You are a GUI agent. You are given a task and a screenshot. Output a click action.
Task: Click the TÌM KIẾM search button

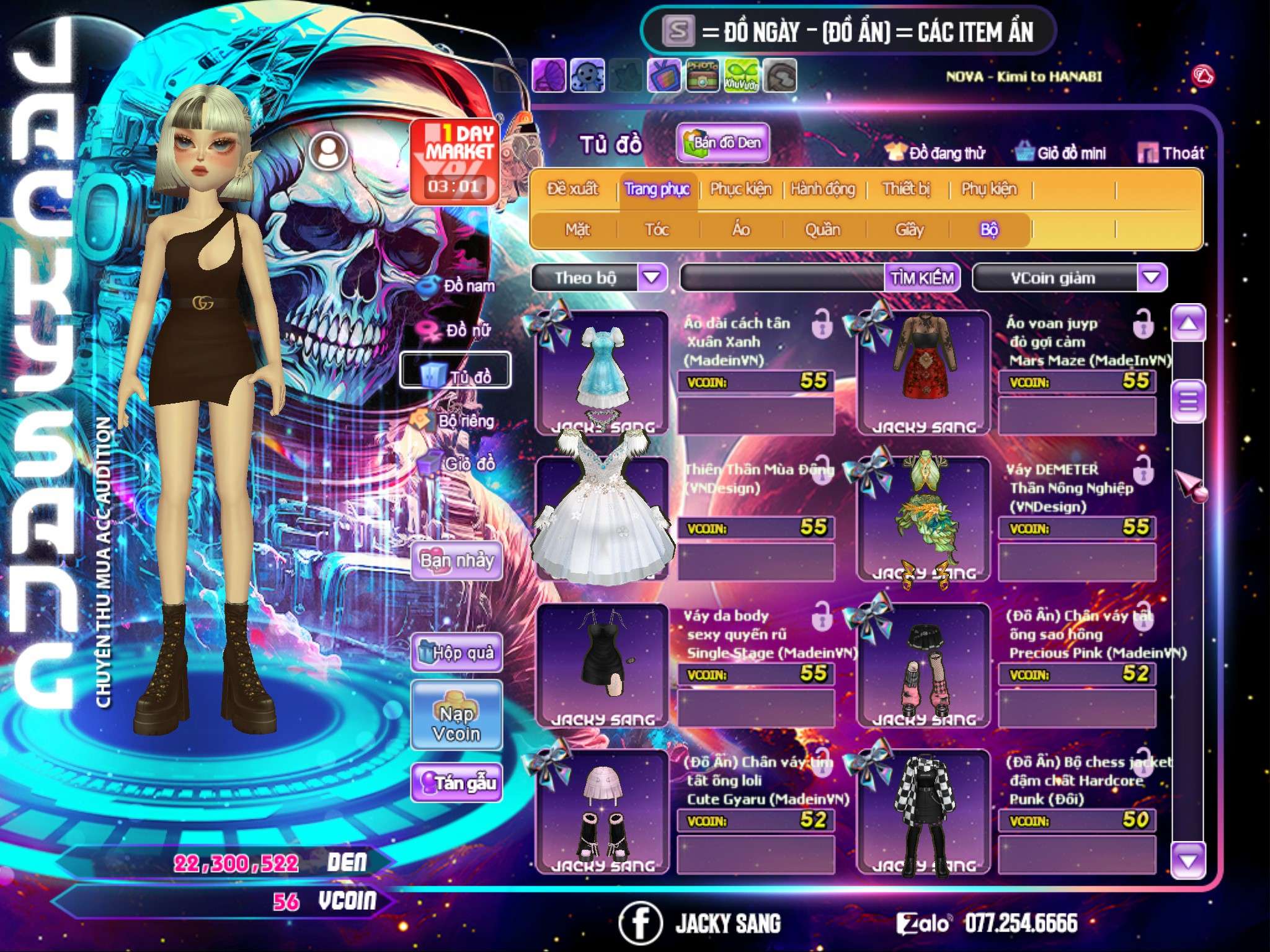click(921, 278)
